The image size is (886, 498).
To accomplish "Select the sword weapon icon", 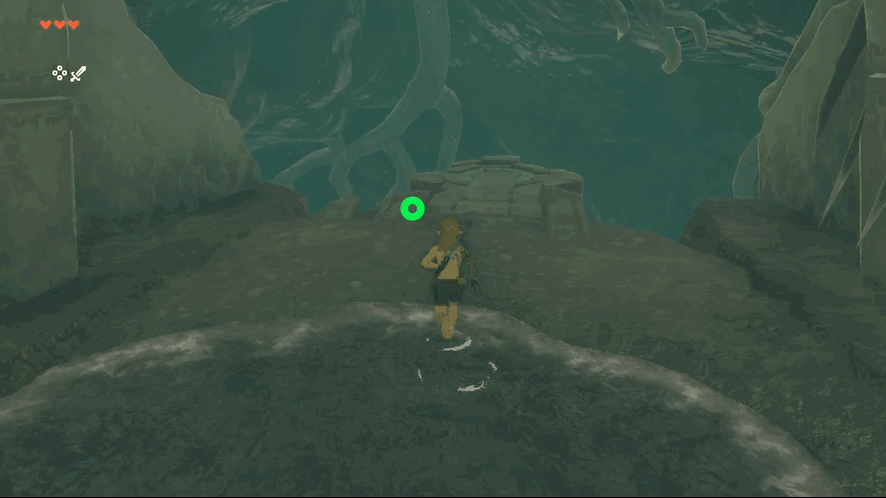I will (x=78, y=73).
